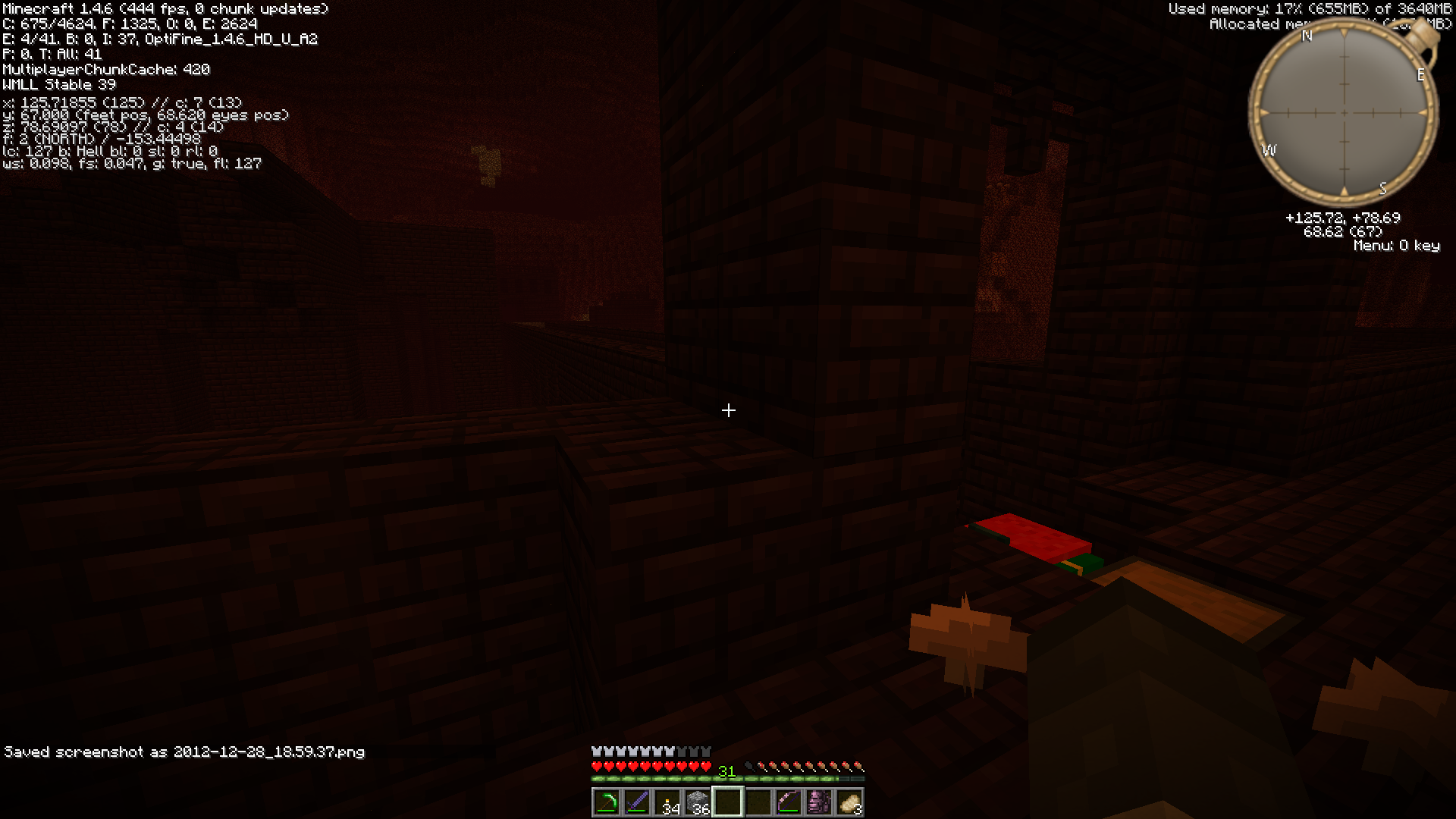Viewport: 1456px width, 819px height.
Task: Equip the enchanted bow slot
Action: (788, 802)
